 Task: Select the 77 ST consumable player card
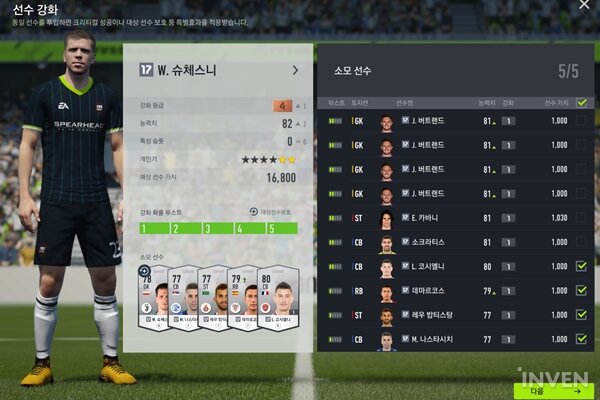[212, 299]
